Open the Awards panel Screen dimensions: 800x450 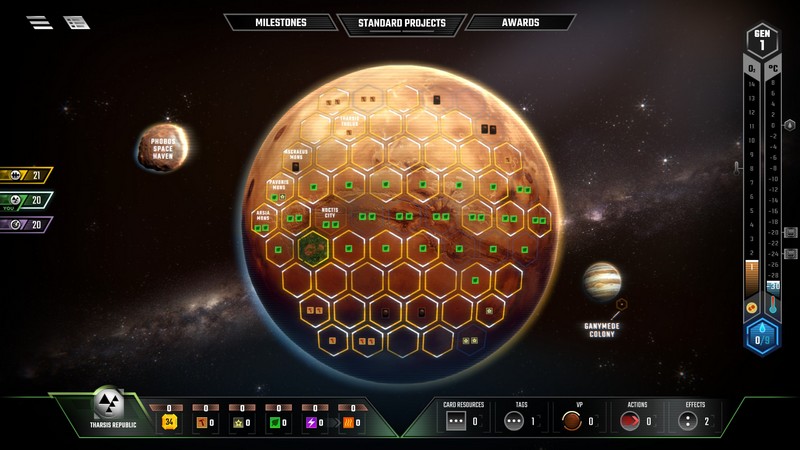[x=520, y=22]
